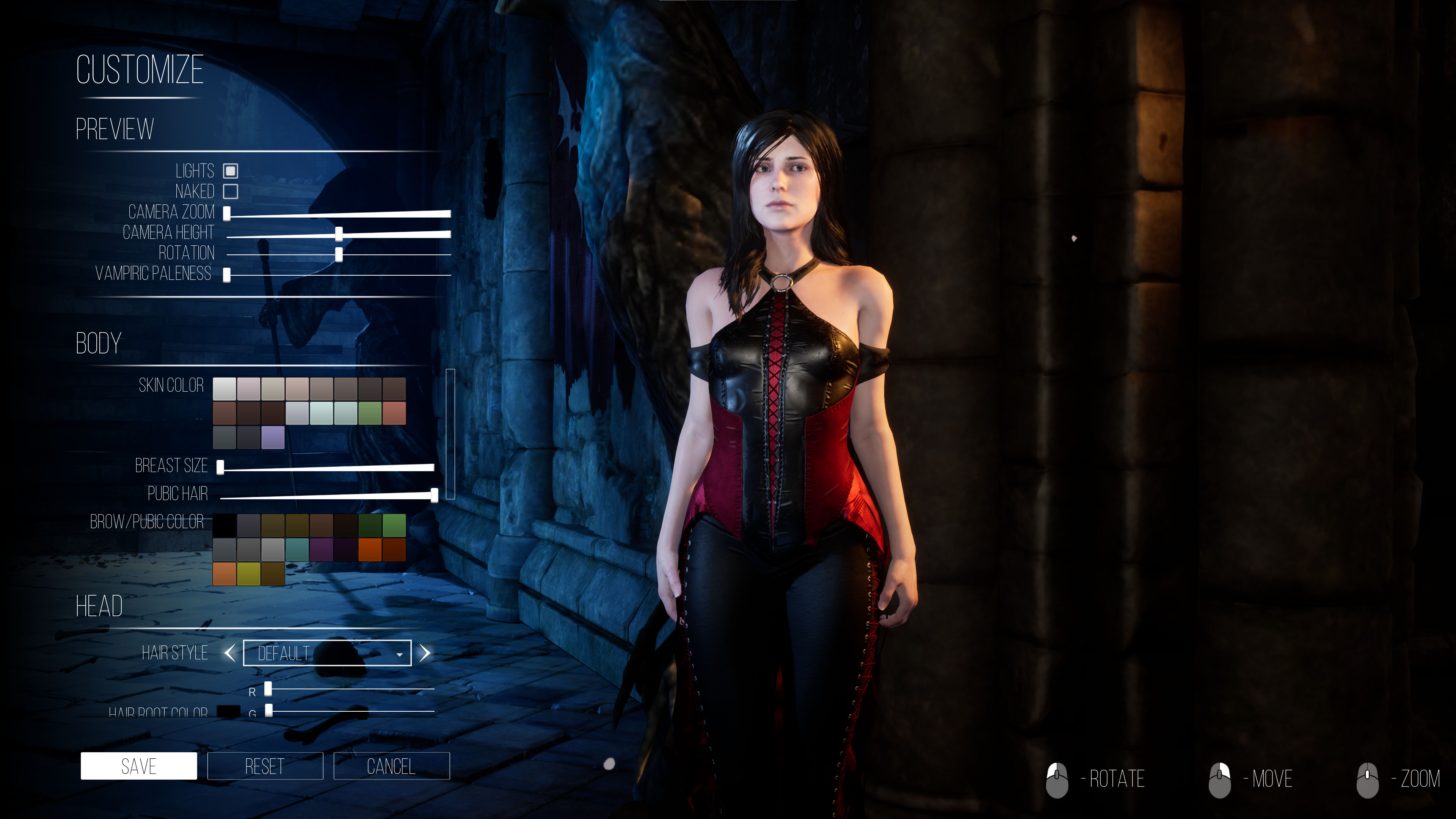Pick the yellow brow color swatch
This screenshot has height=819, width=1456.
pos(249,574)
